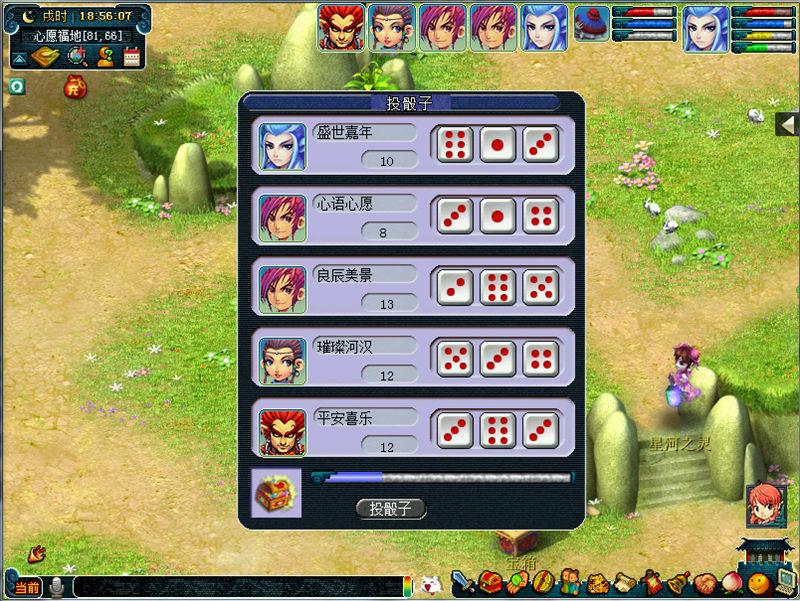800x601 pixels.
Task: Toggle the 当前 chat channel button
Action: 27,587
